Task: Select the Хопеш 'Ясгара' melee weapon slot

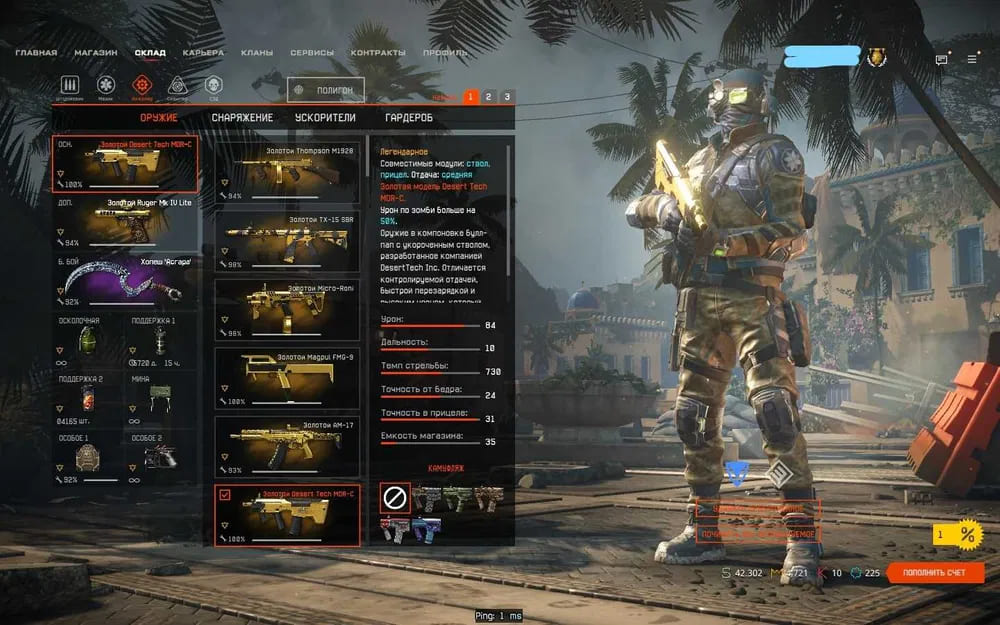Action: point(125,280)
